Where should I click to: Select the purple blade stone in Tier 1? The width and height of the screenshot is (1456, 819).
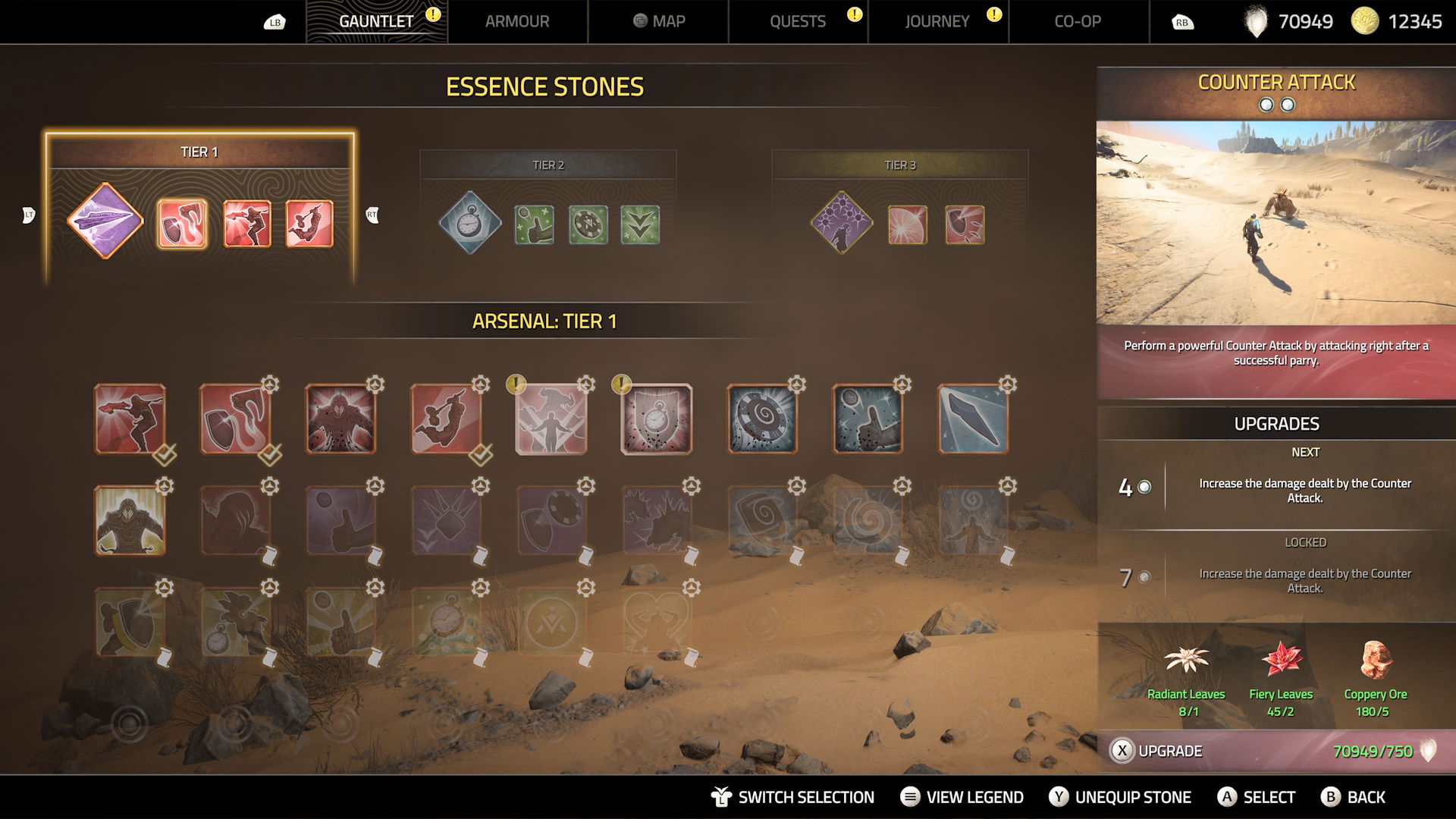[x=105, y=221]
